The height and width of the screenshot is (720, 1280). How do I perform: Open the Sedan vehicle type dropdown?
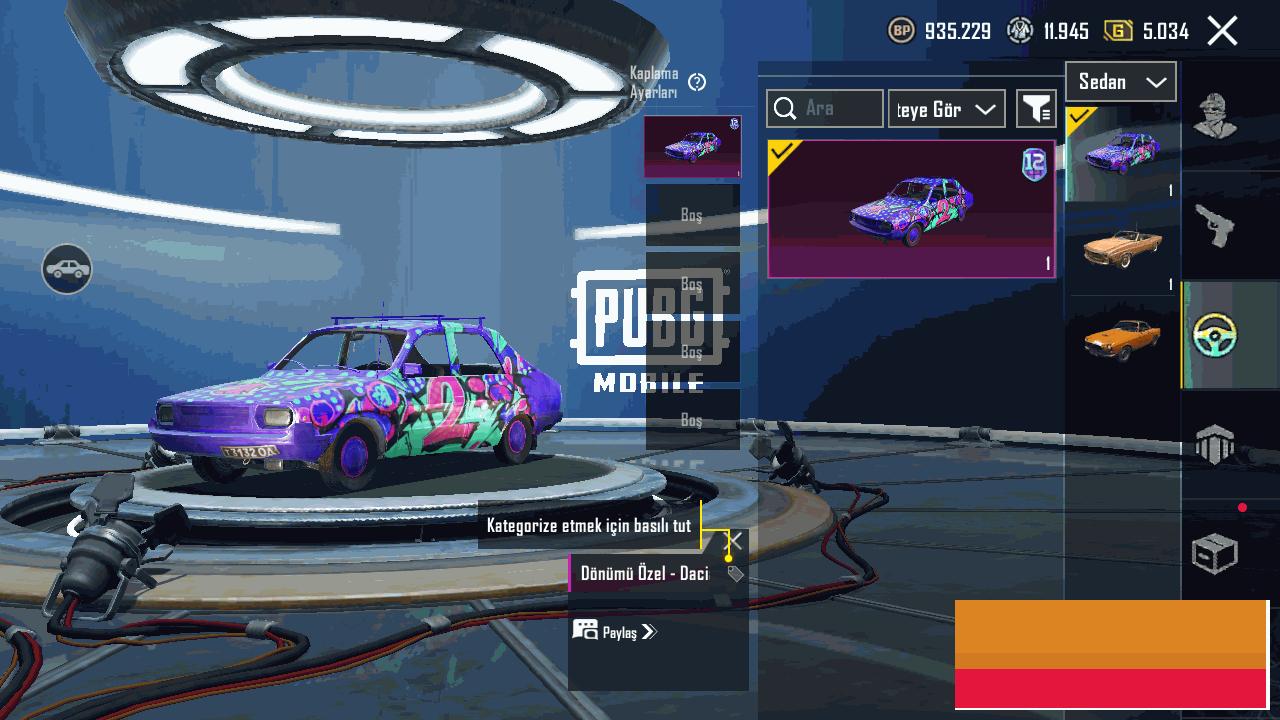pyautogui.click(x=1120, y=82)
